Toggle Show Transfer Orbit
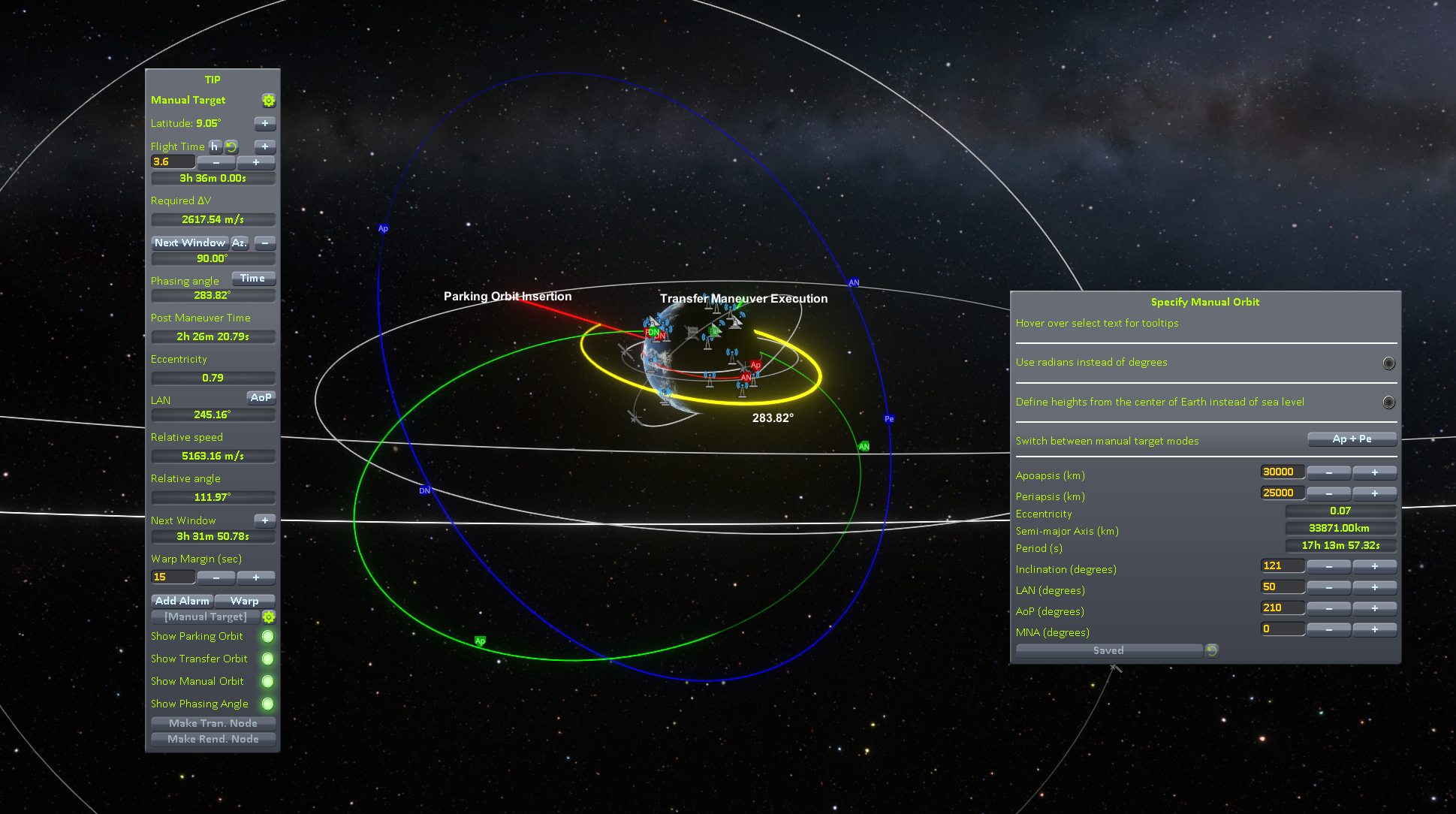This screenshot has height=814, width=1456. click(267, 659)
